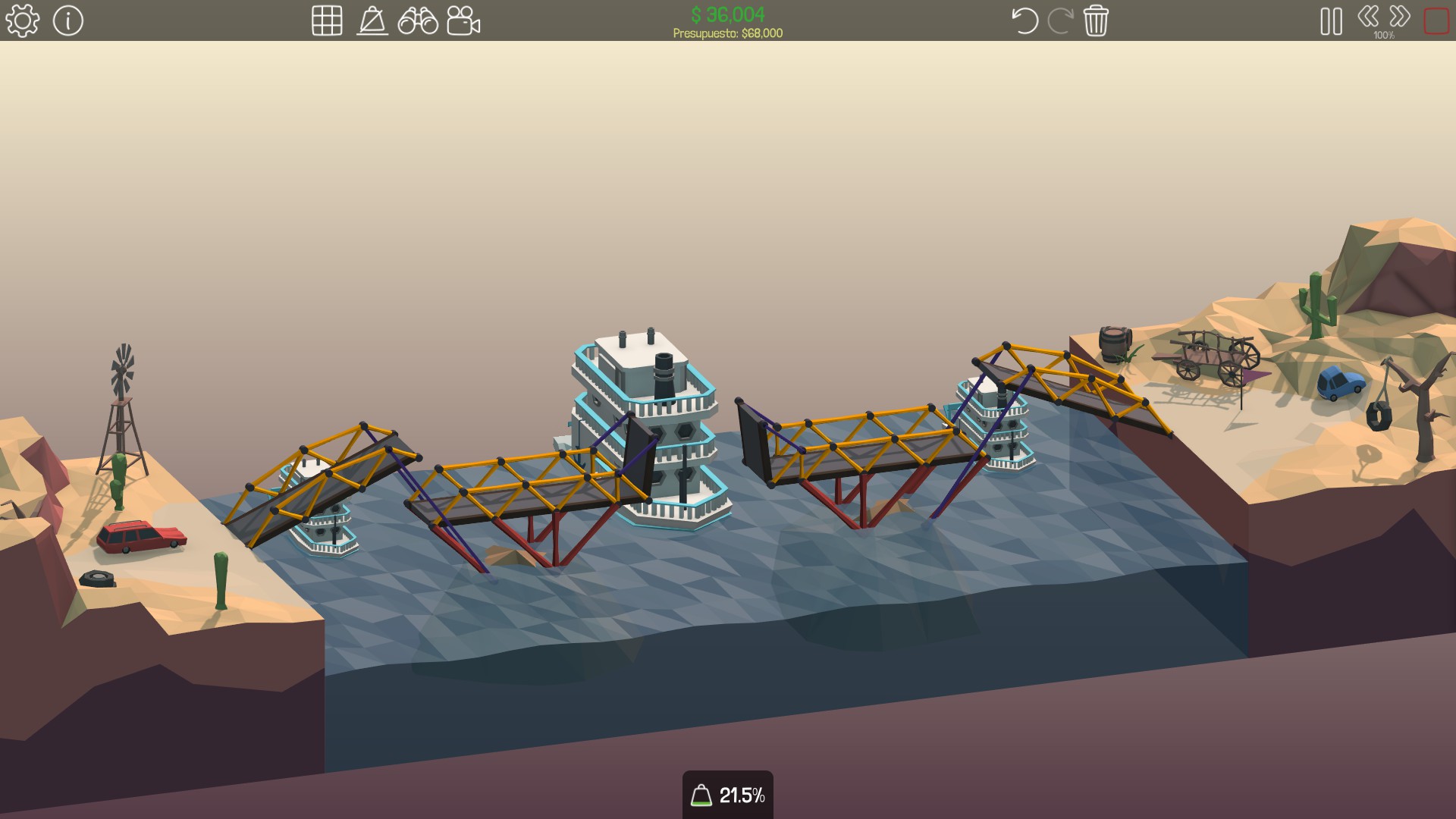The image size is (1456, 819).
Task: Toggle the triangle stress view
Action: pyautogui.click(x=372, y=20)
